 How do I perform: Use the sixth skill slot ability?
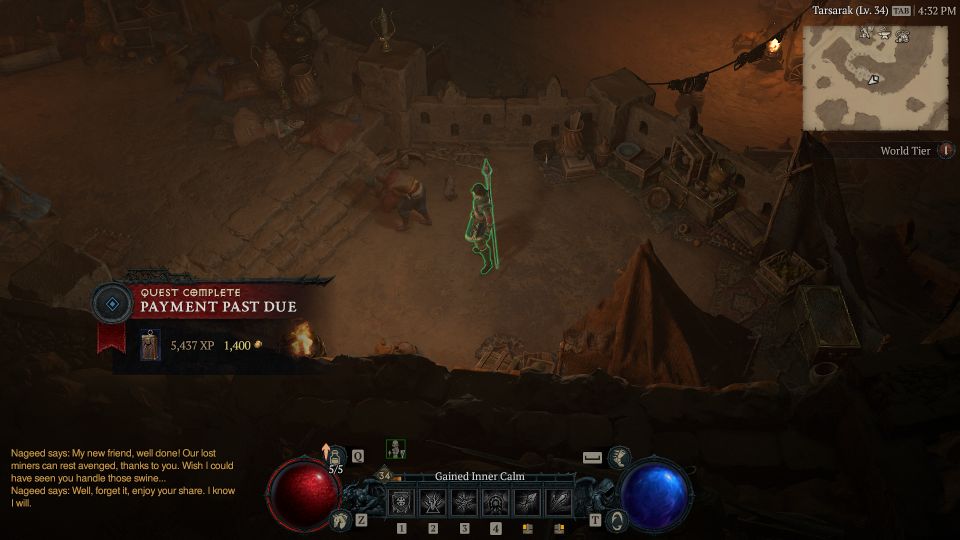(558, 502)
